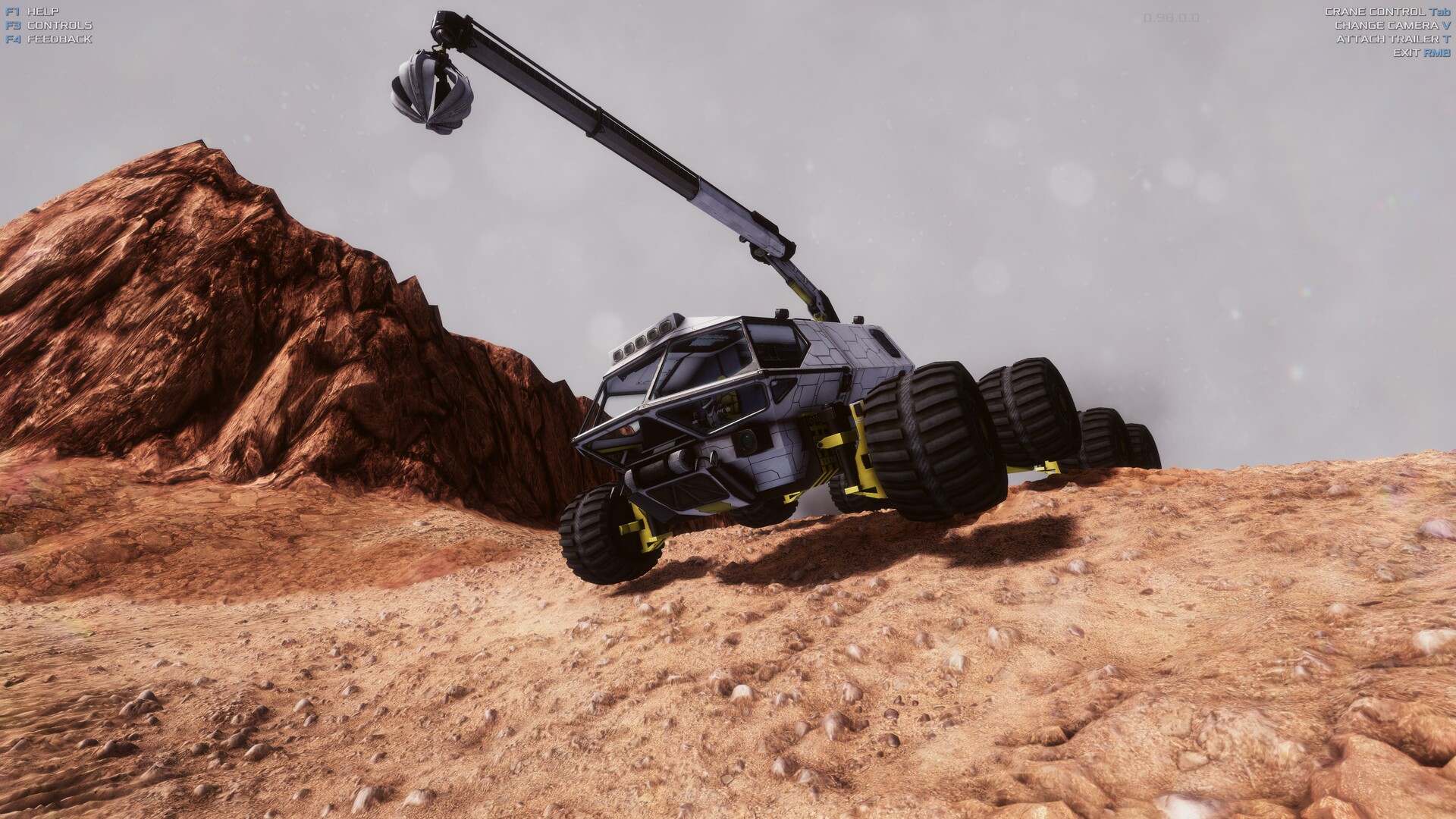Open the F4 FEEDBACK form

61,38
